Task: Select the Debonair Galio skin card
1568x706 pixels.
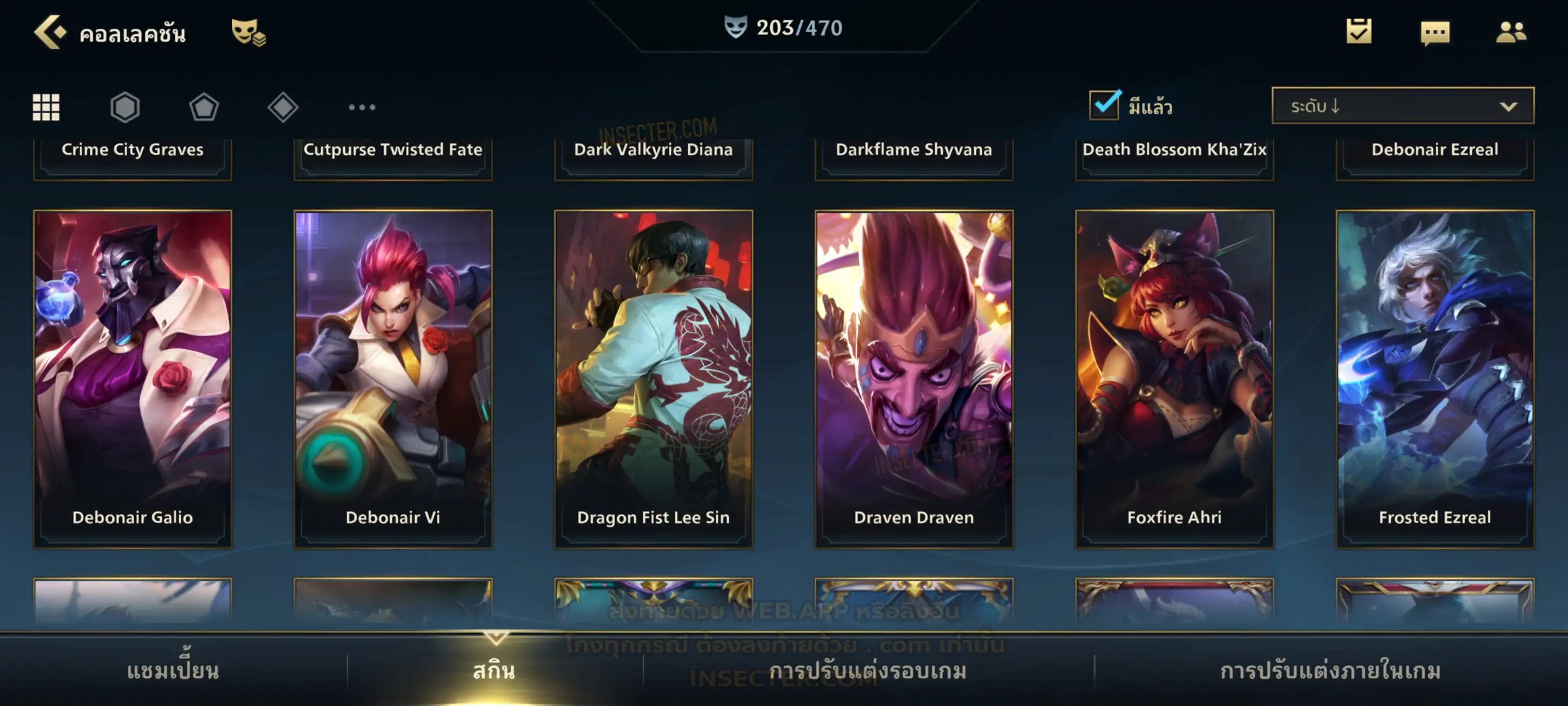Action: [x=133, y=379]
